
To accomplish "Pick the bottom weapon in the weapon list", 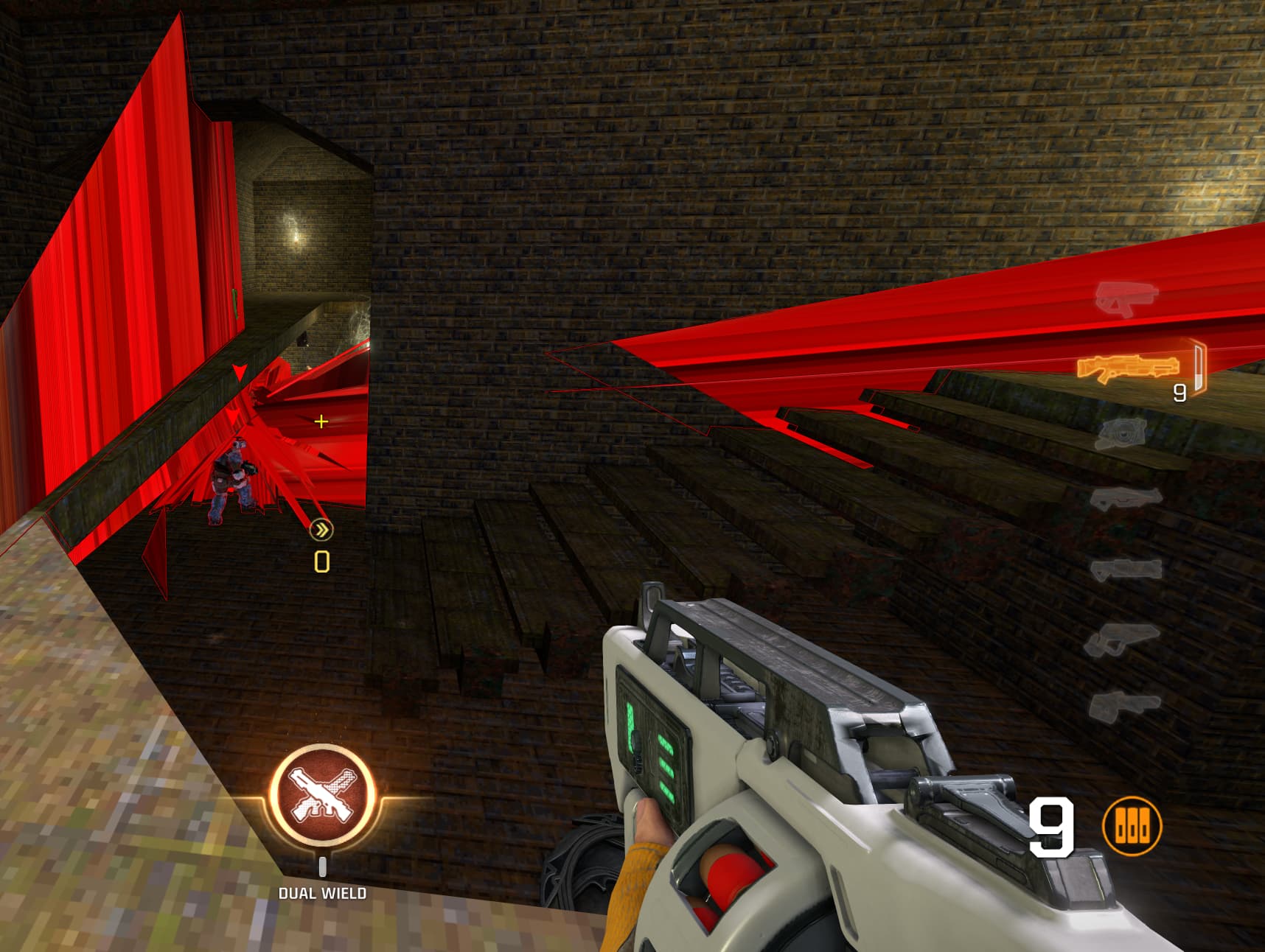I will pos(1123,704).
